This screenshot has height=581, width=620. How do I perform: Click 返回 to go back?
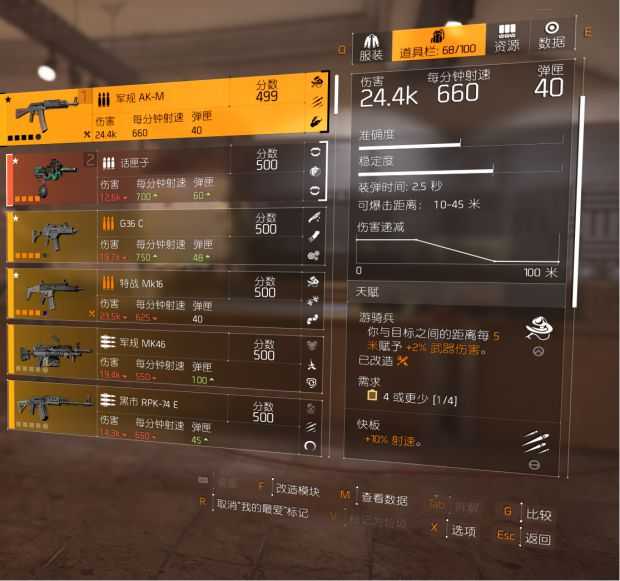coord(538,538)
